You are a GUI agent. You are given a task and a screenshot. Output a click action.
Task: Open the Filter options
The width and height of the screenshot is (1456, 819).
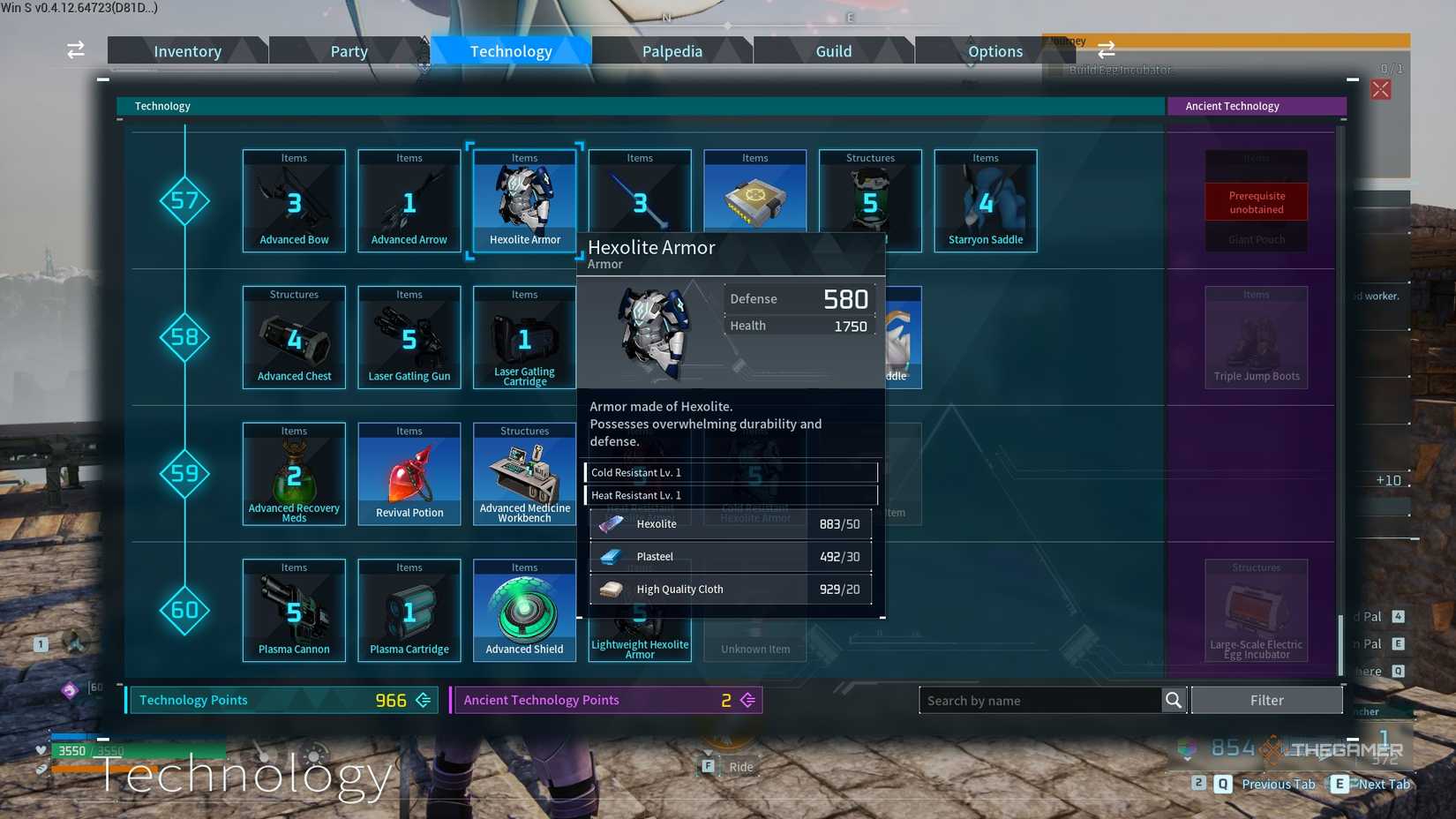1267,700
